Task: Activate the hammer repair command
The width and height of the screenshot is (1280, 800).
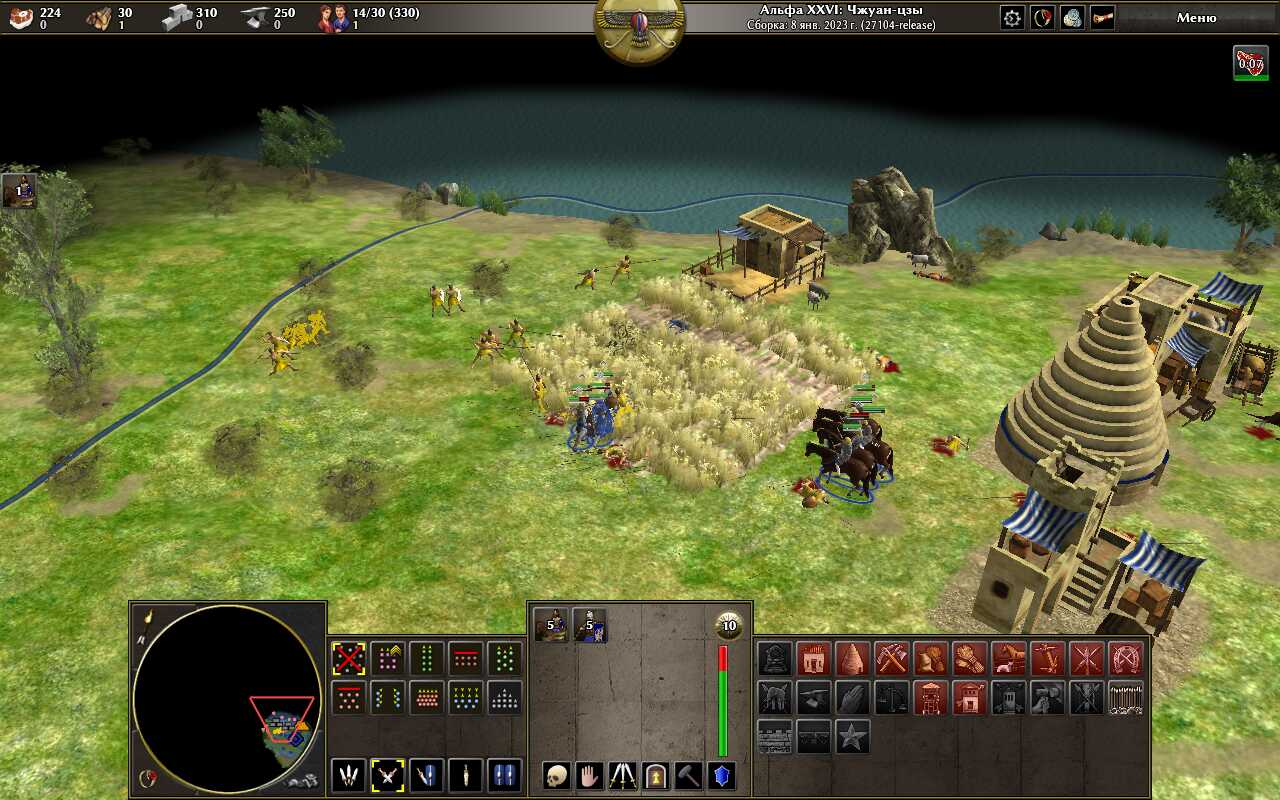Action: [x=688, y=775]
